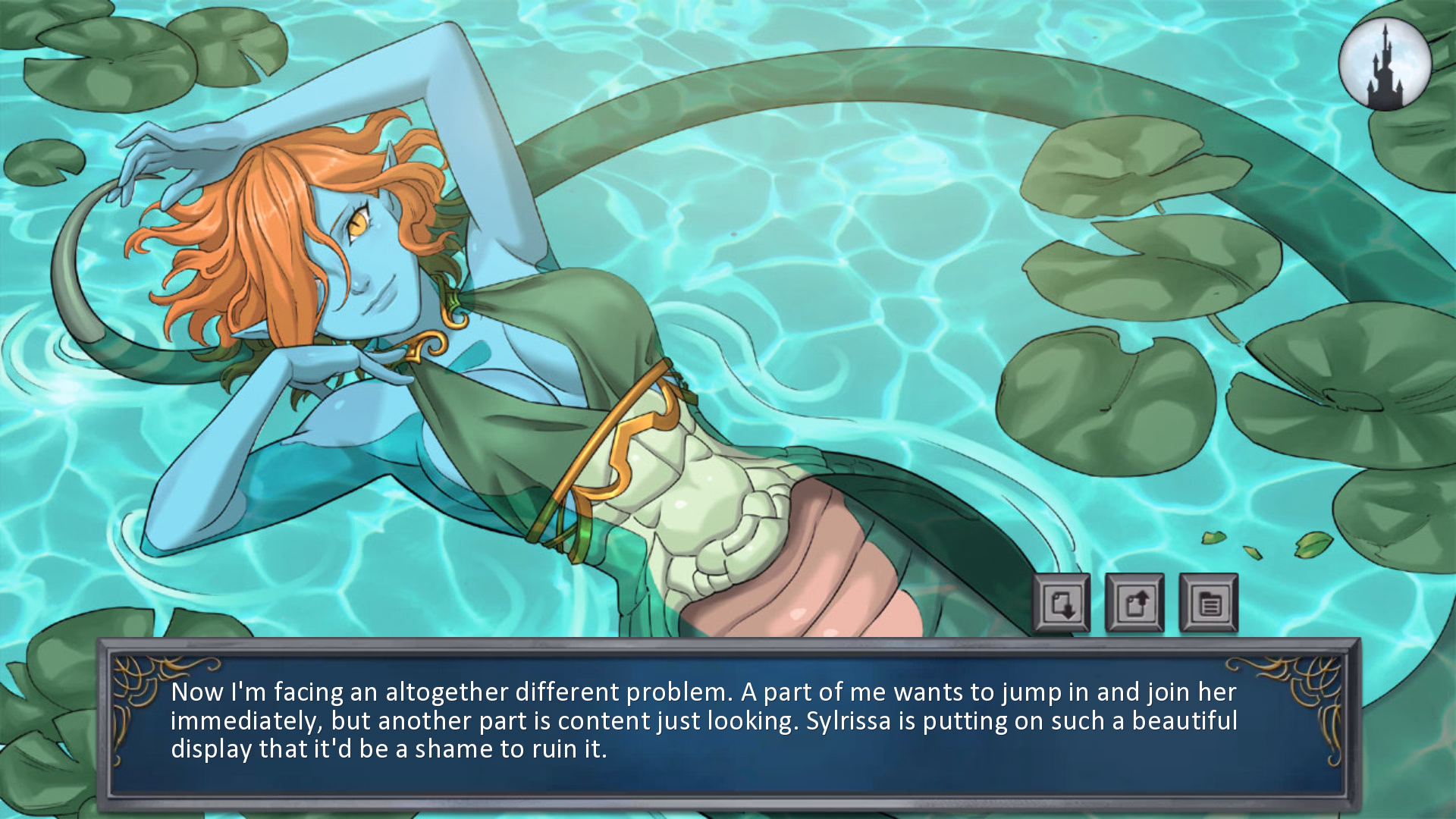Open the castle moon emblem menu
The height and width of the screenshot is (819, 1456).
point(1385,64)
